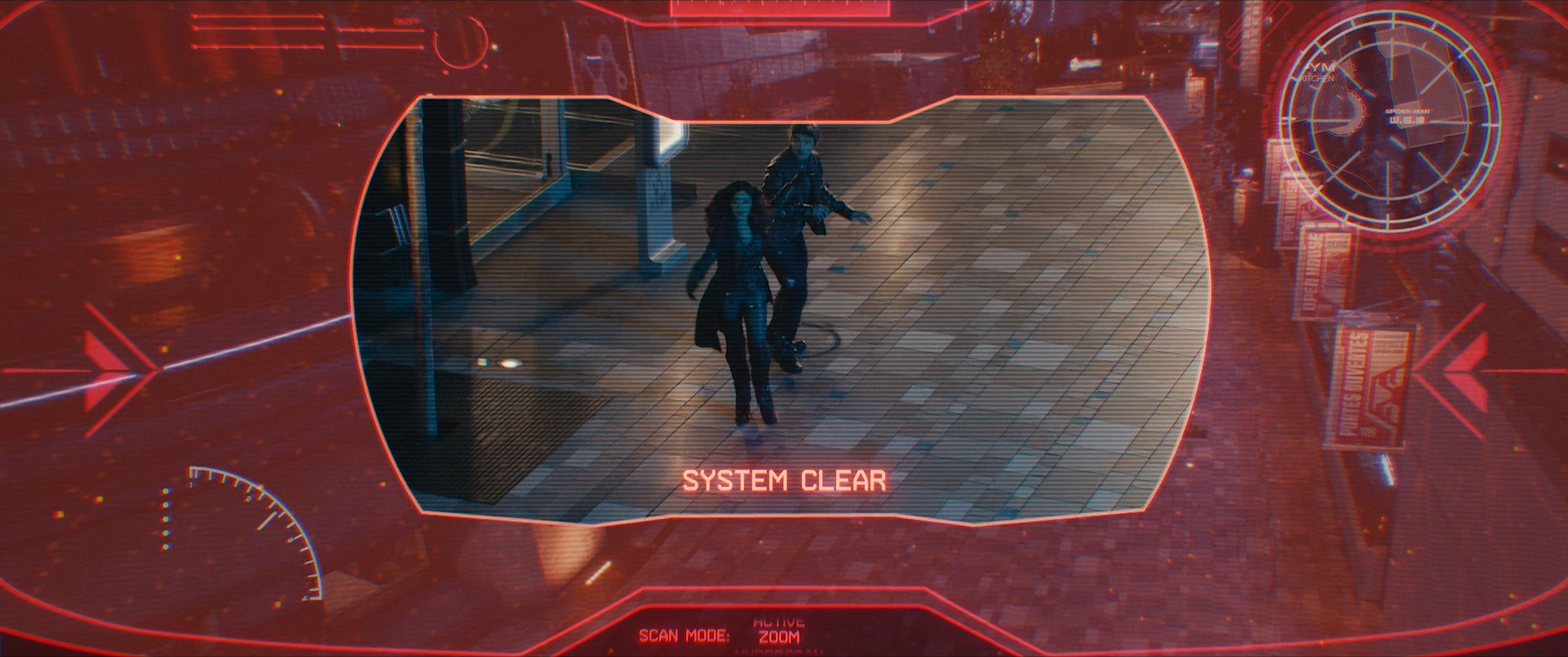
Task: Select the ZOOM scan mode
Action: (777, 637)
